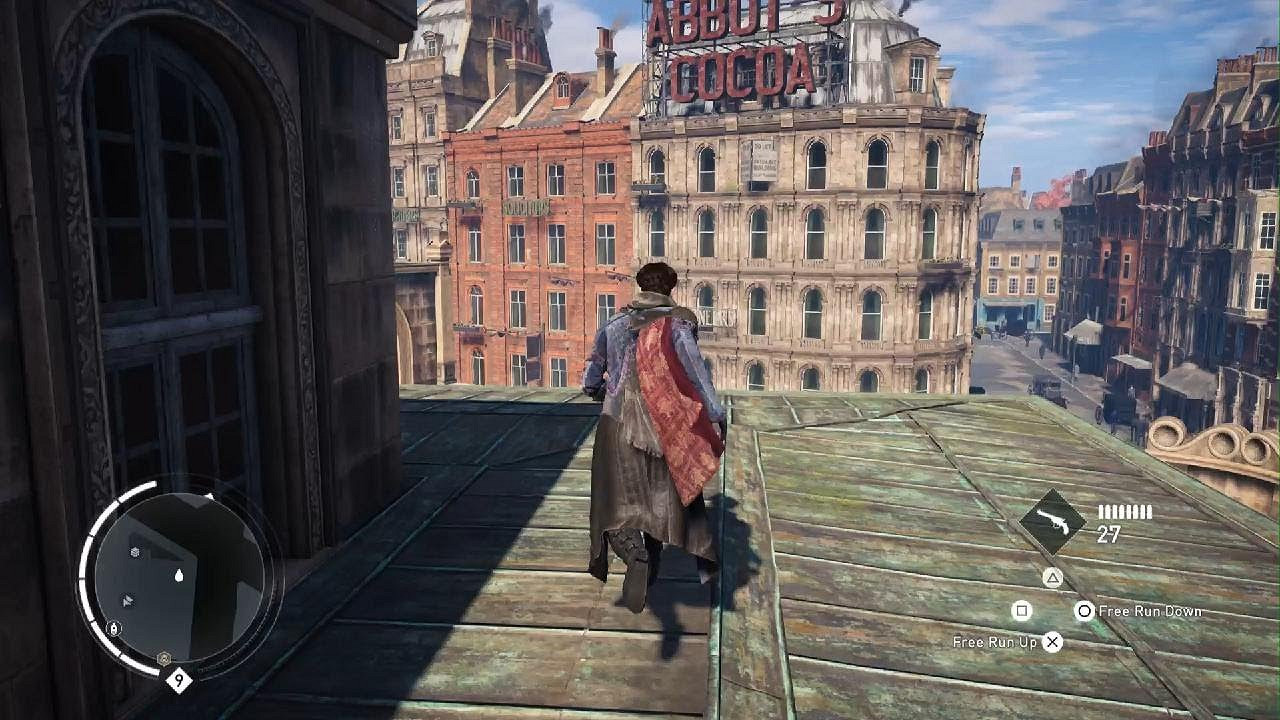The height and width of the screenshot is (720, 1280).
Task: Click the circle button prompt icon
Action: click(1084, 610)
